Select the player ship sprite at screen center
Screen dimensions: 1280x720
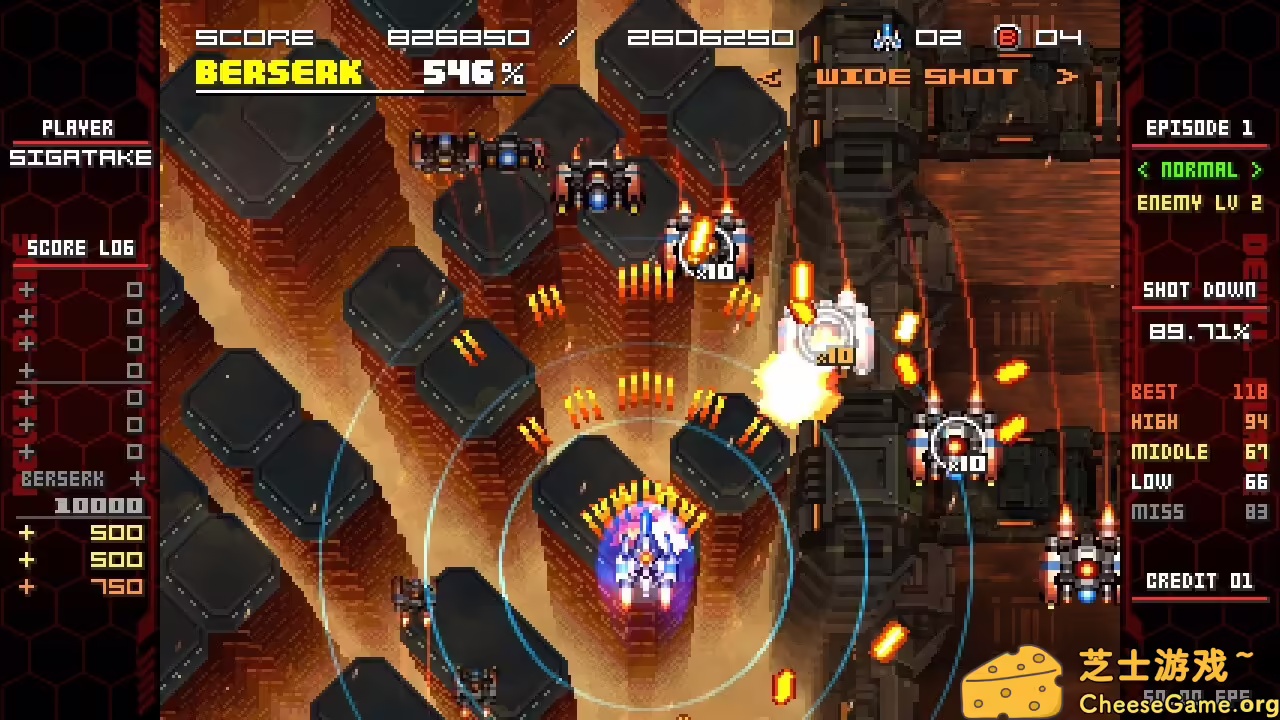pyautogui.click(x=648, y=560)
